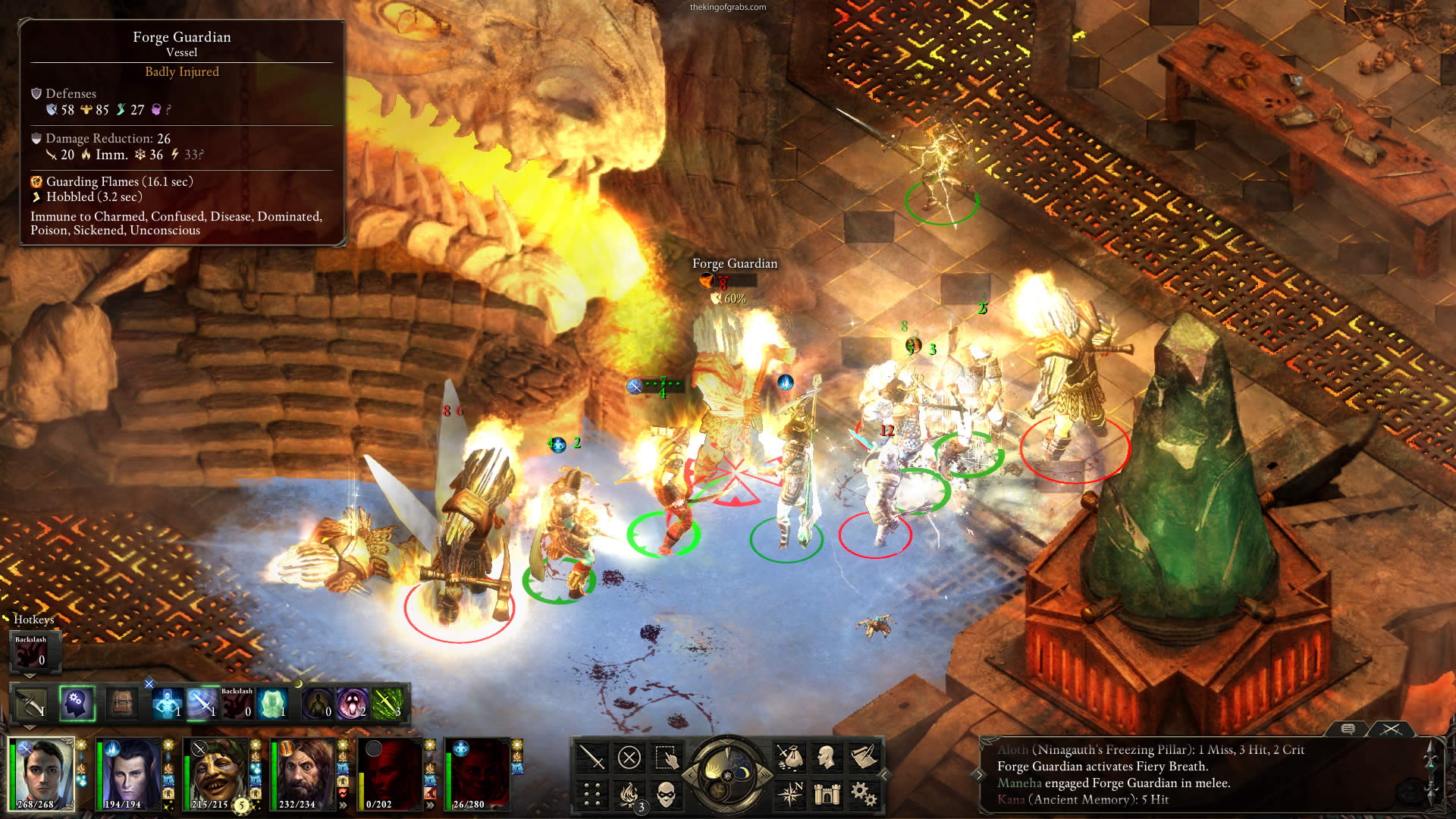Open the backpack quick items slot
1456x819 pixels.
pos(121,704)
